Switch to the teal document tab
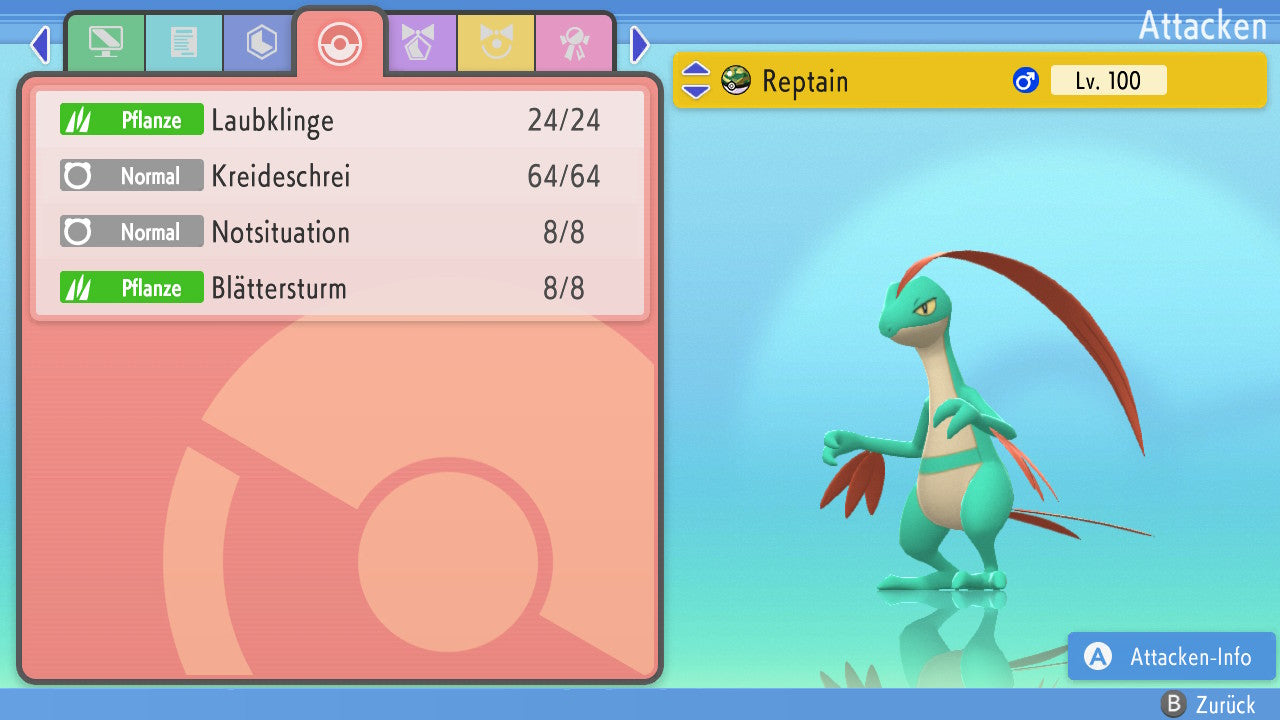Screen dimensions: 1280x720 183,43
